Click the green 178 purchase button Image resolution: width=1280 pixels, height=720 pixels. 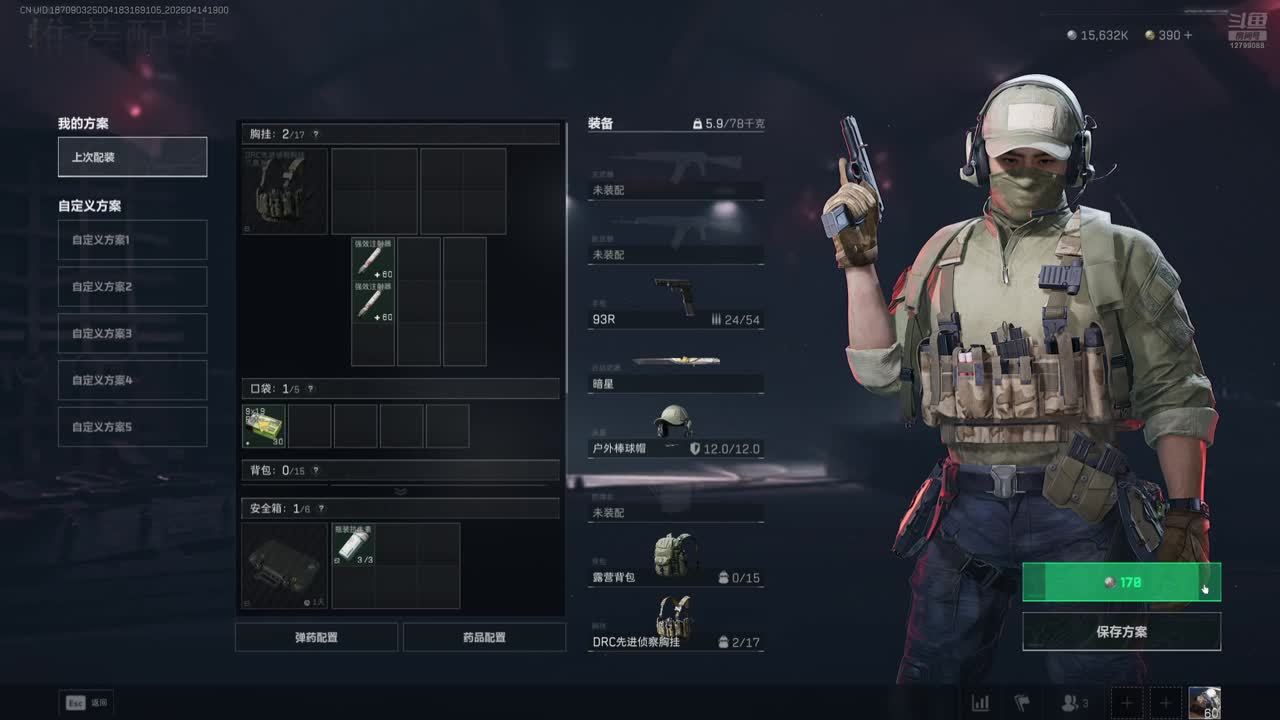1120,582
